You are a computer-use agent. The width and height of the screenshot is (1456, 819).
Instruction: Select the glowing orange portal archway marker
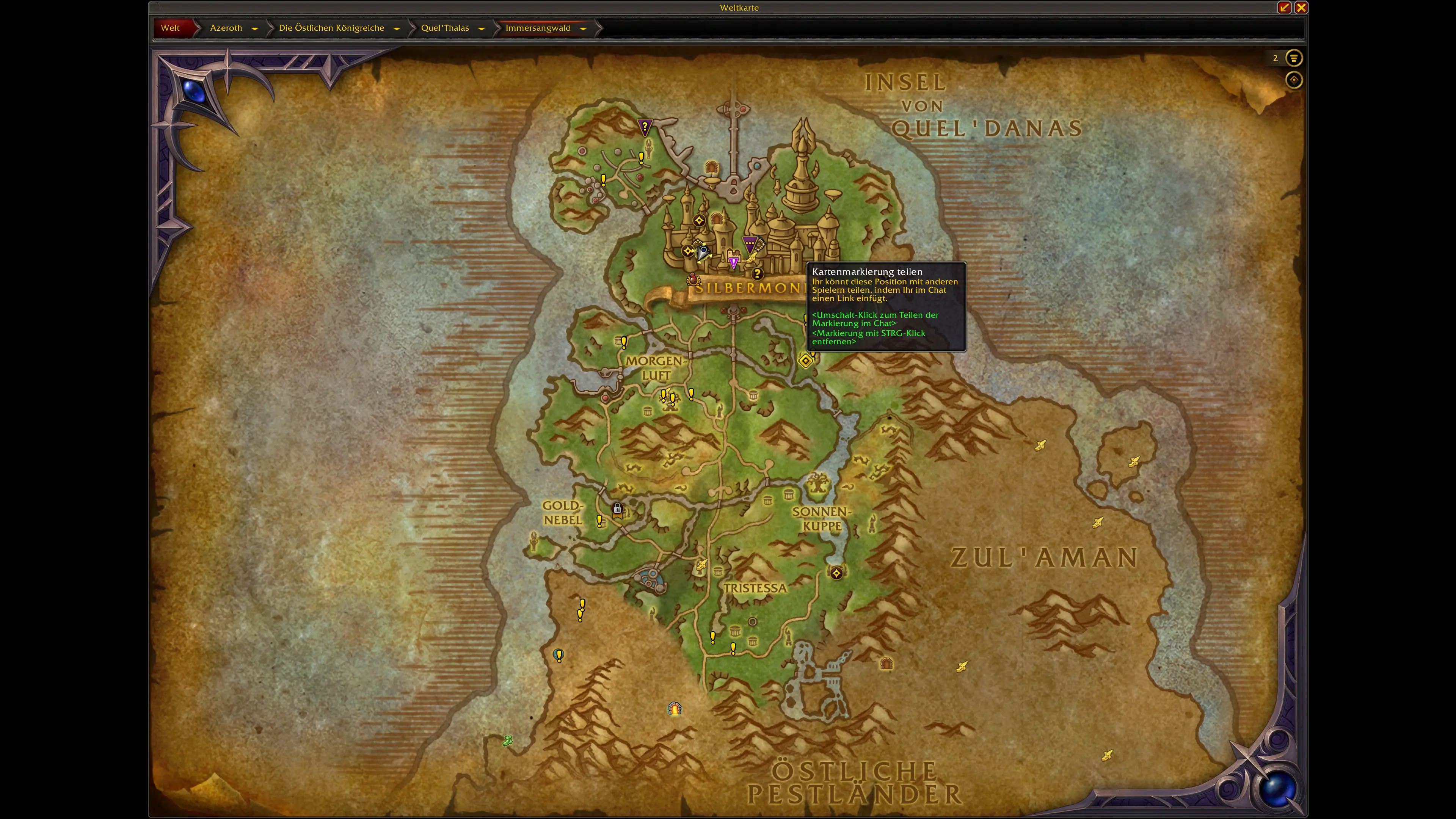click(674, 708)
